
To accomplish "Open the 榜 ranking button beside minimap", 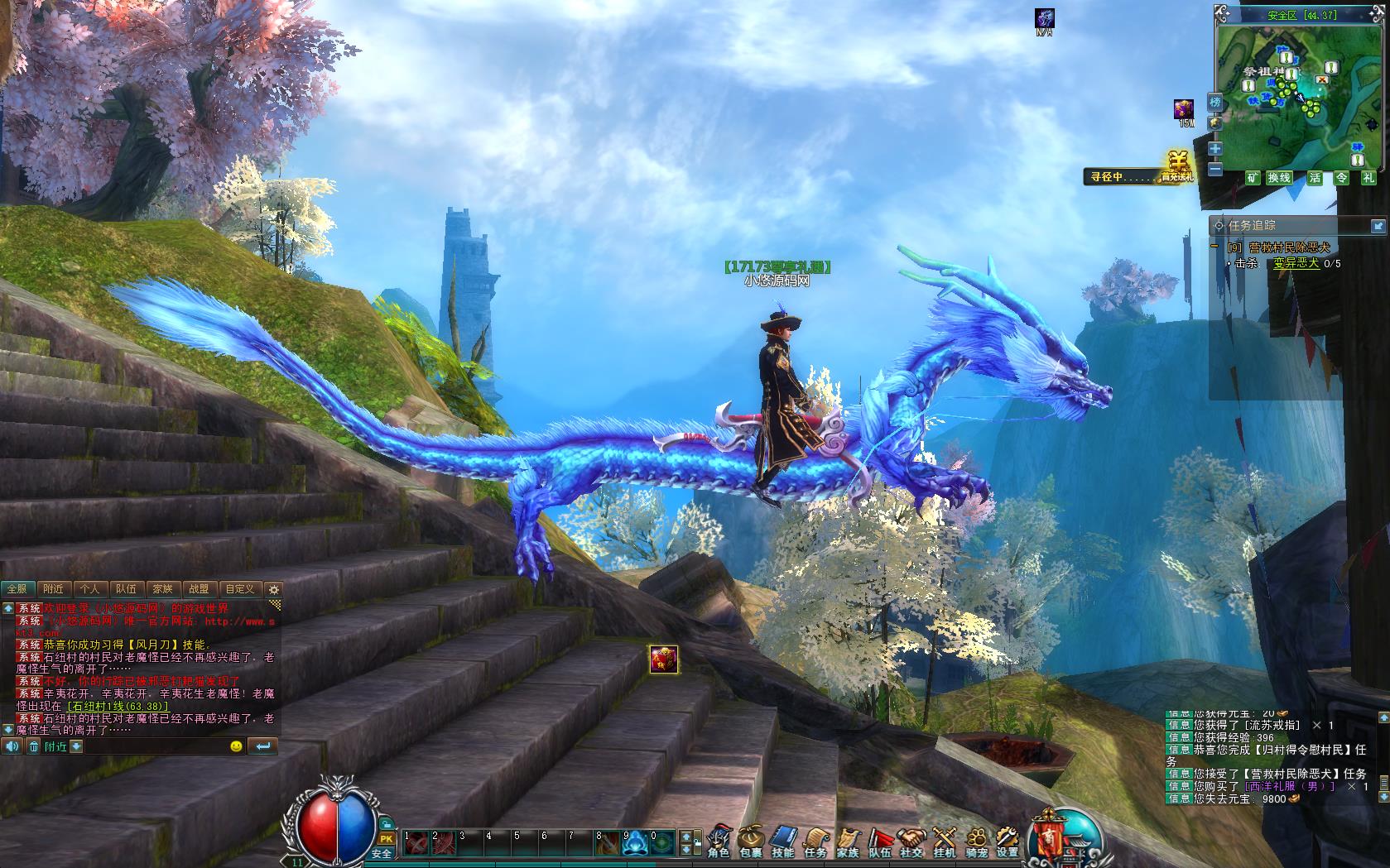I will (x=1214, y=102).
